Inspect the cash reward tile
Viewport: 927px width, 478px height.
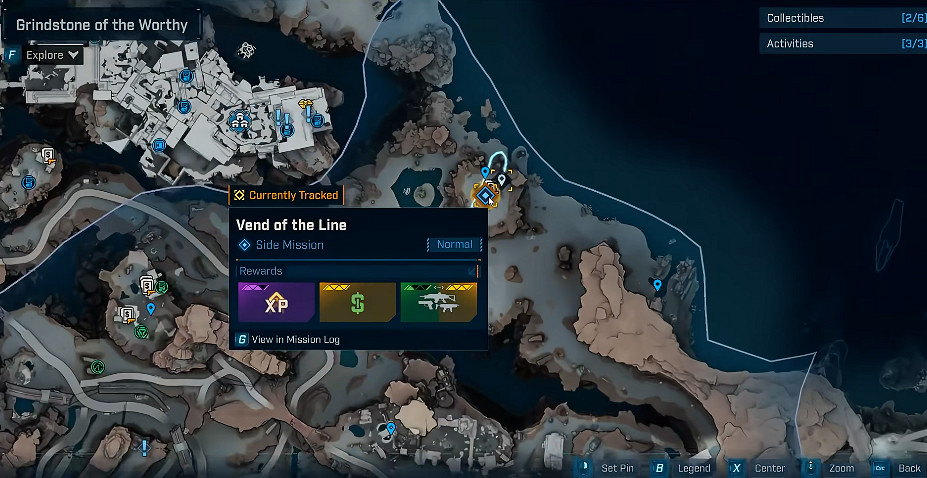(357, 303)
